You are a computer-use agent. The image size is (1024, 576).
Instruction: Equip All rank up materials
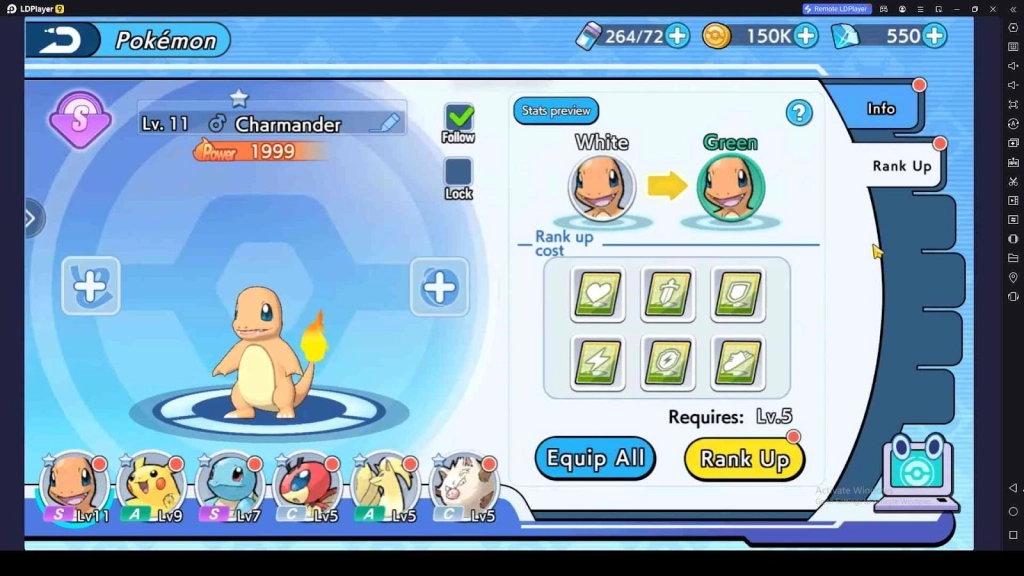[595, 459]
